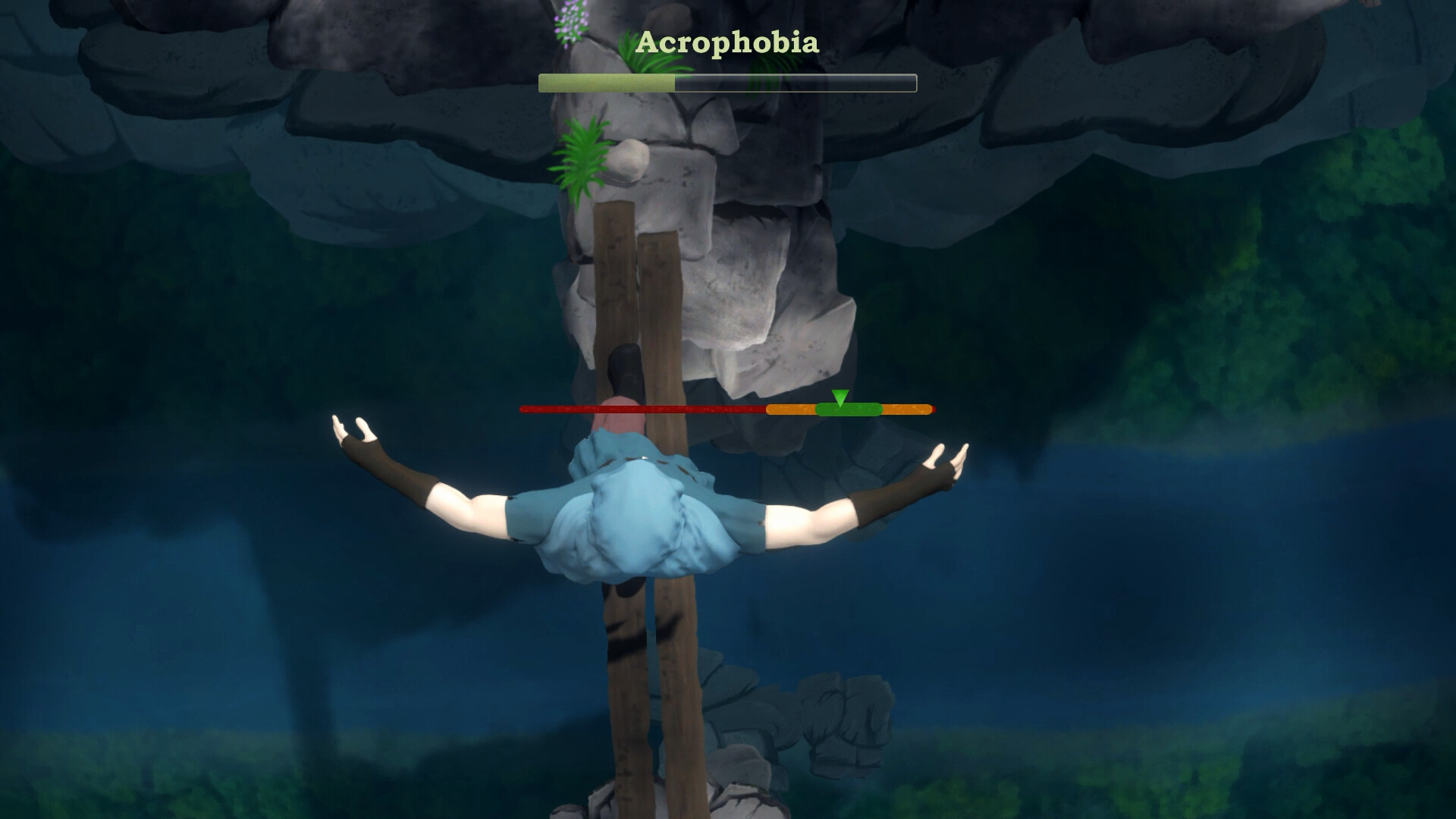This screenshot has height=819, width=1456.
Task: Click the green safe zone on the balance meter
Action: (849, 409)
